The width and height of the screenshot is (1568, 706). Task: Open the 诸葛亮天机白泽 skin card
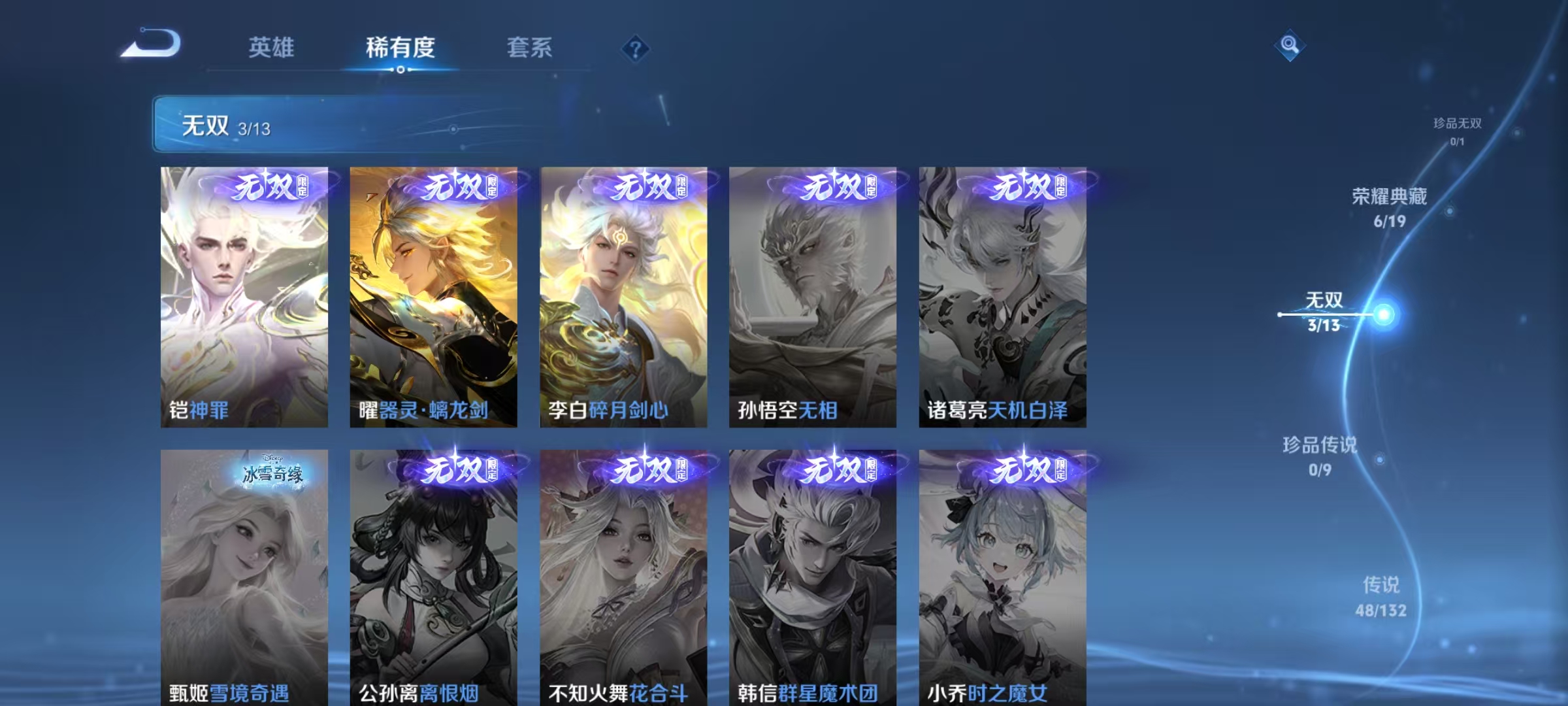pos(1002,294)
